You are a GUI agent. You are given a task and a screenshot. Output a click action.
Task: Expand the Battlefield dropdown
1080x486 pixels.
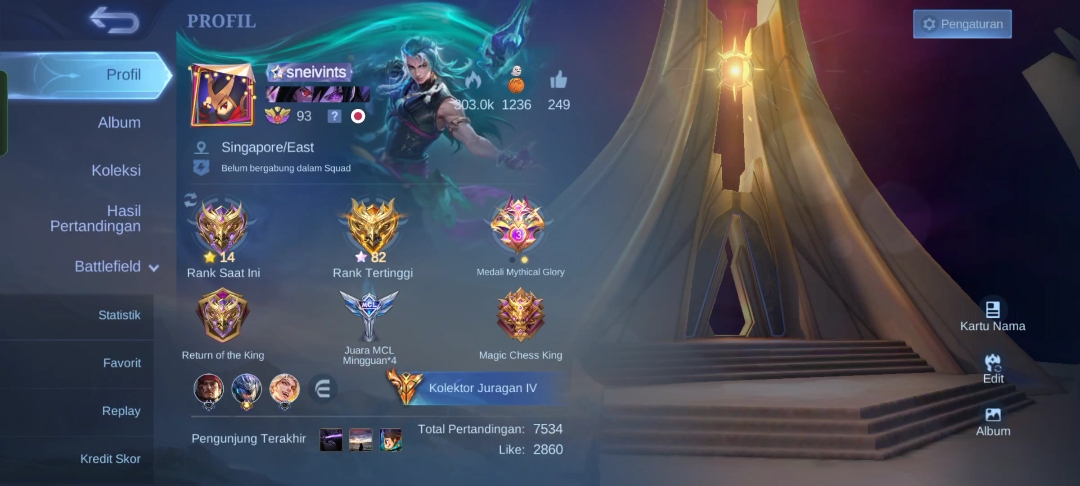click(x=116, y=267)
